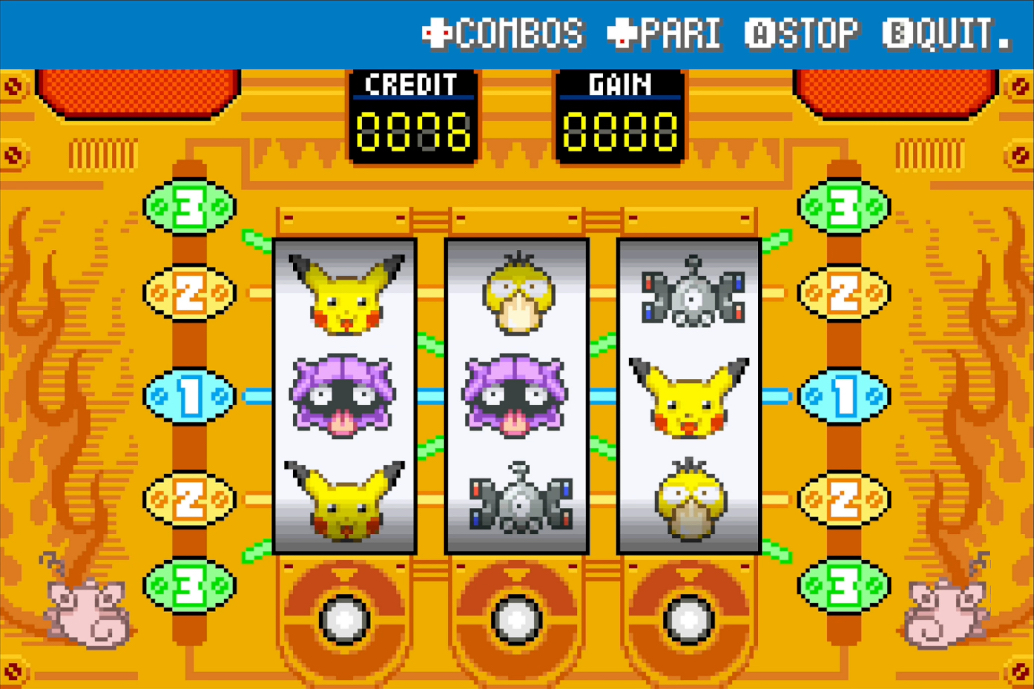
Task: Choose the reel showing two Pikachu faces
Action: (x=344, y=396)
